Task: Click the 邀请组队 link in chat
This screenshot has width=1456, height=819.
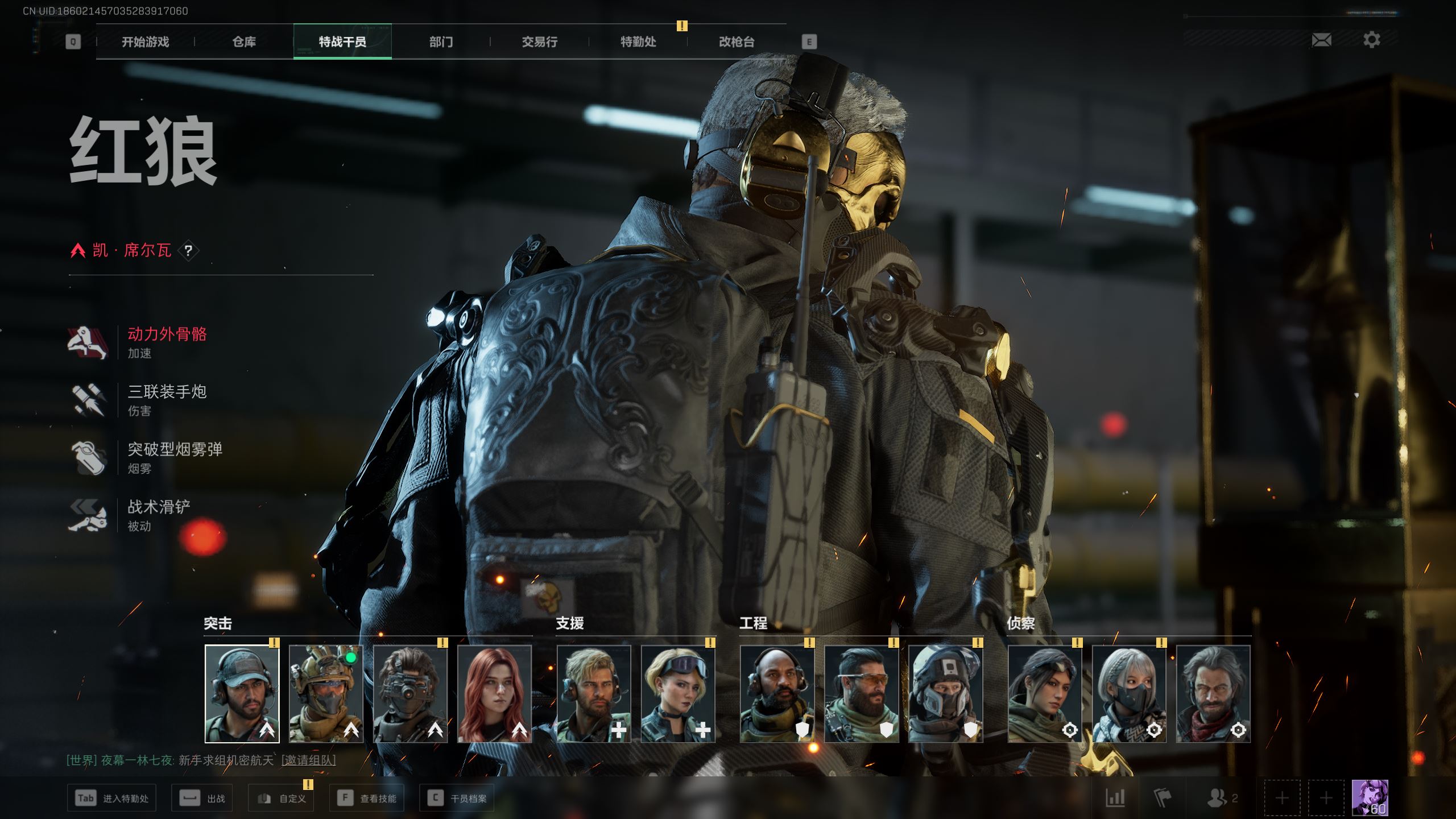Action: coord(308,760)
